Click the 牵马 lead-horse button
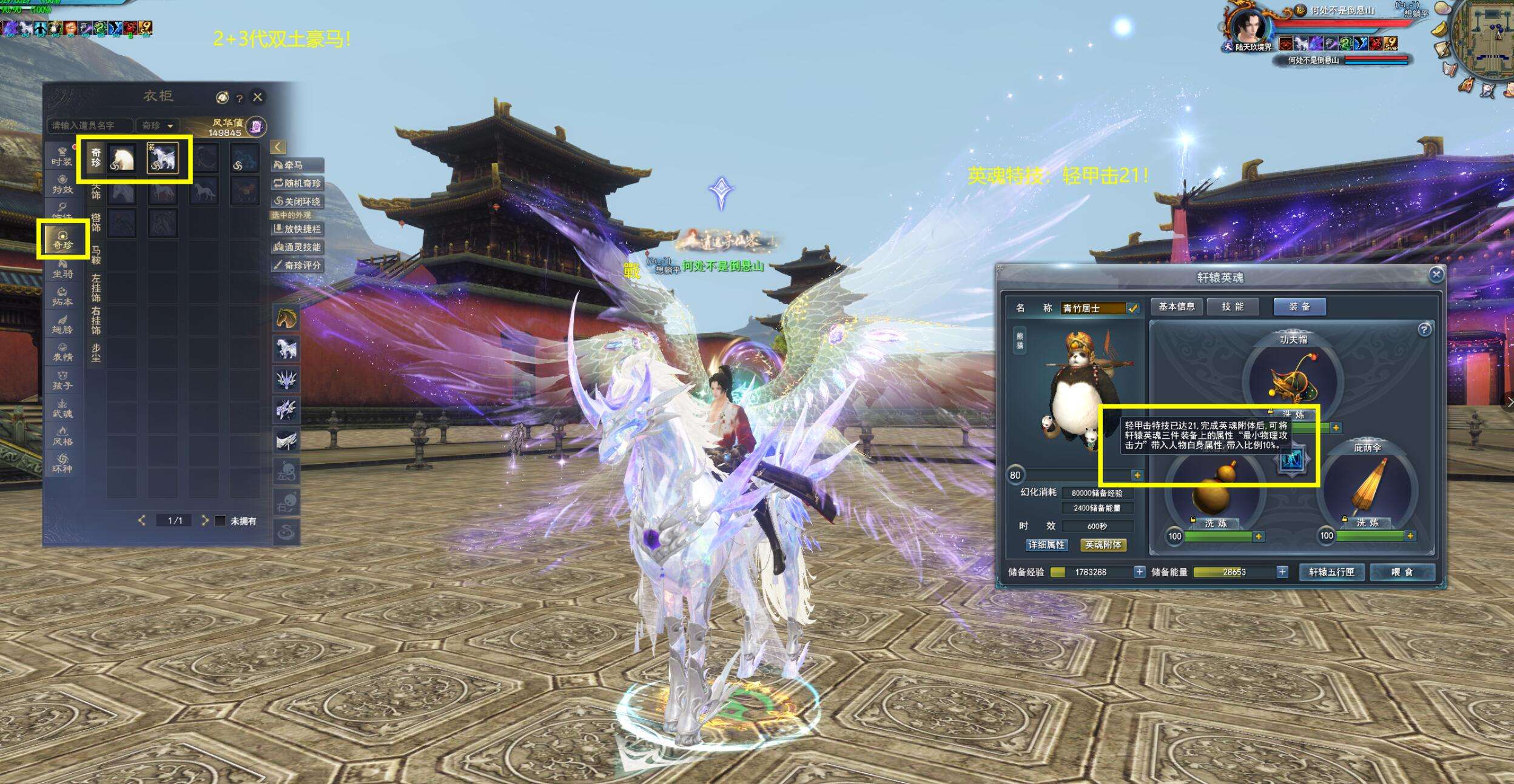This screenshot has width=1514, height=784. (297, 165)
